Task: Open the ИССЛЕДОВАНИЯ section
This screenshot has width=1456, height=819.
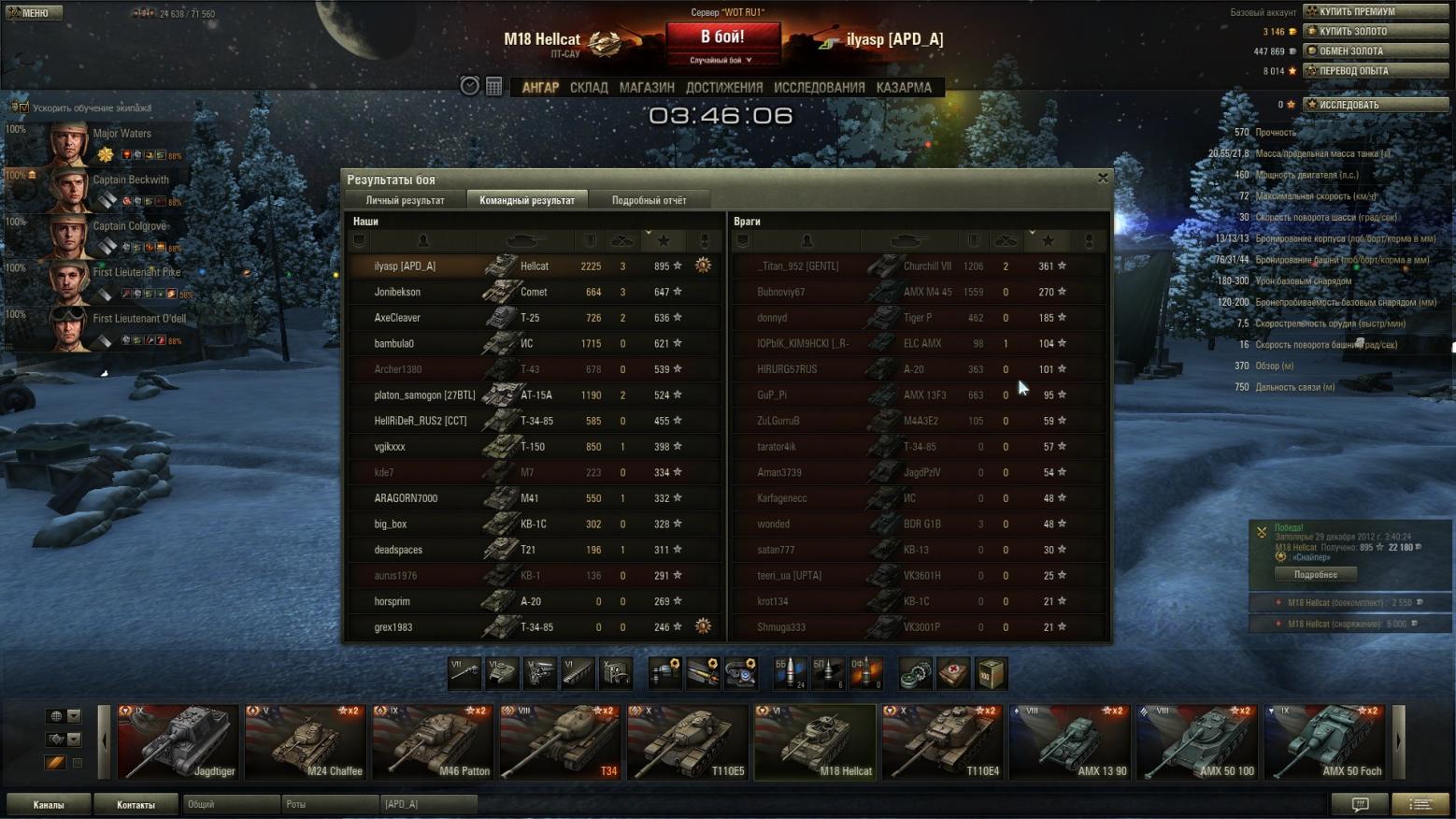Action: point(819,88)
